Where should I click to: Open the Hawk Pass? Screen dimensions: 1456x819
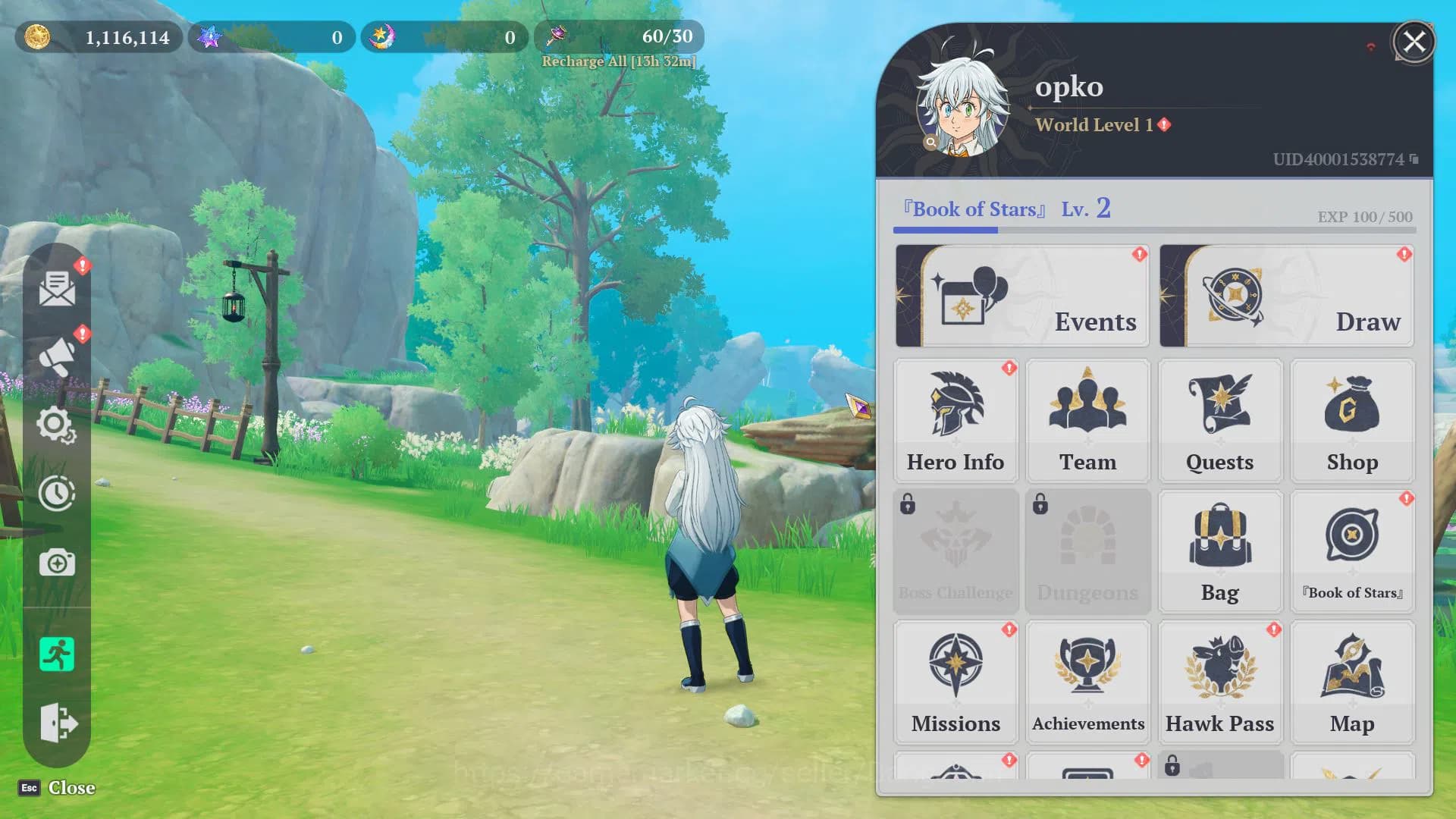(x=1219, y=682)
